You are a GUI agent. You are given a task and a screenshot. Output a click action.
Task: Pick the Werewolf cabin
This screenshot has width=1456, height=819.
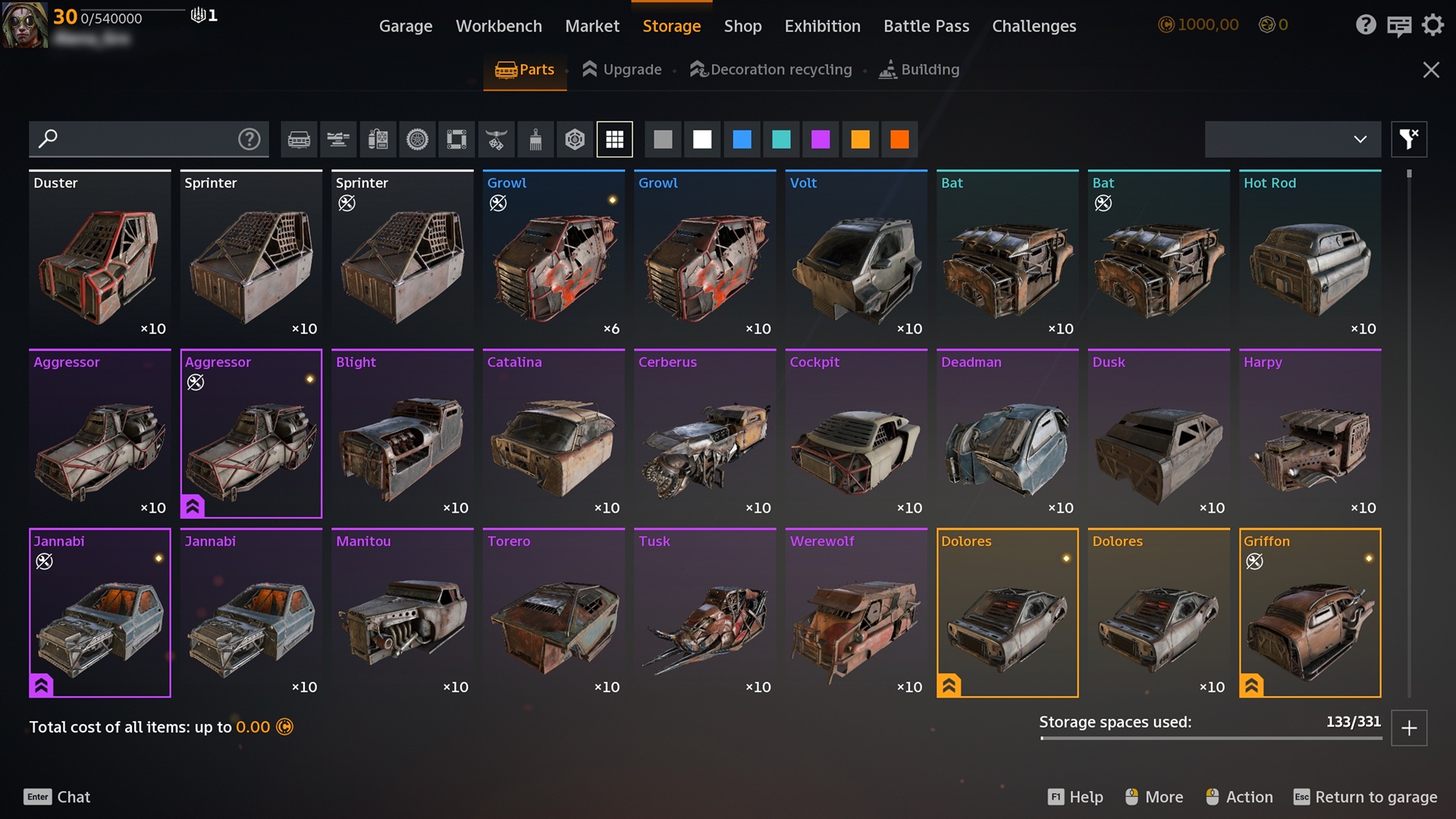[x=856, y=613]
